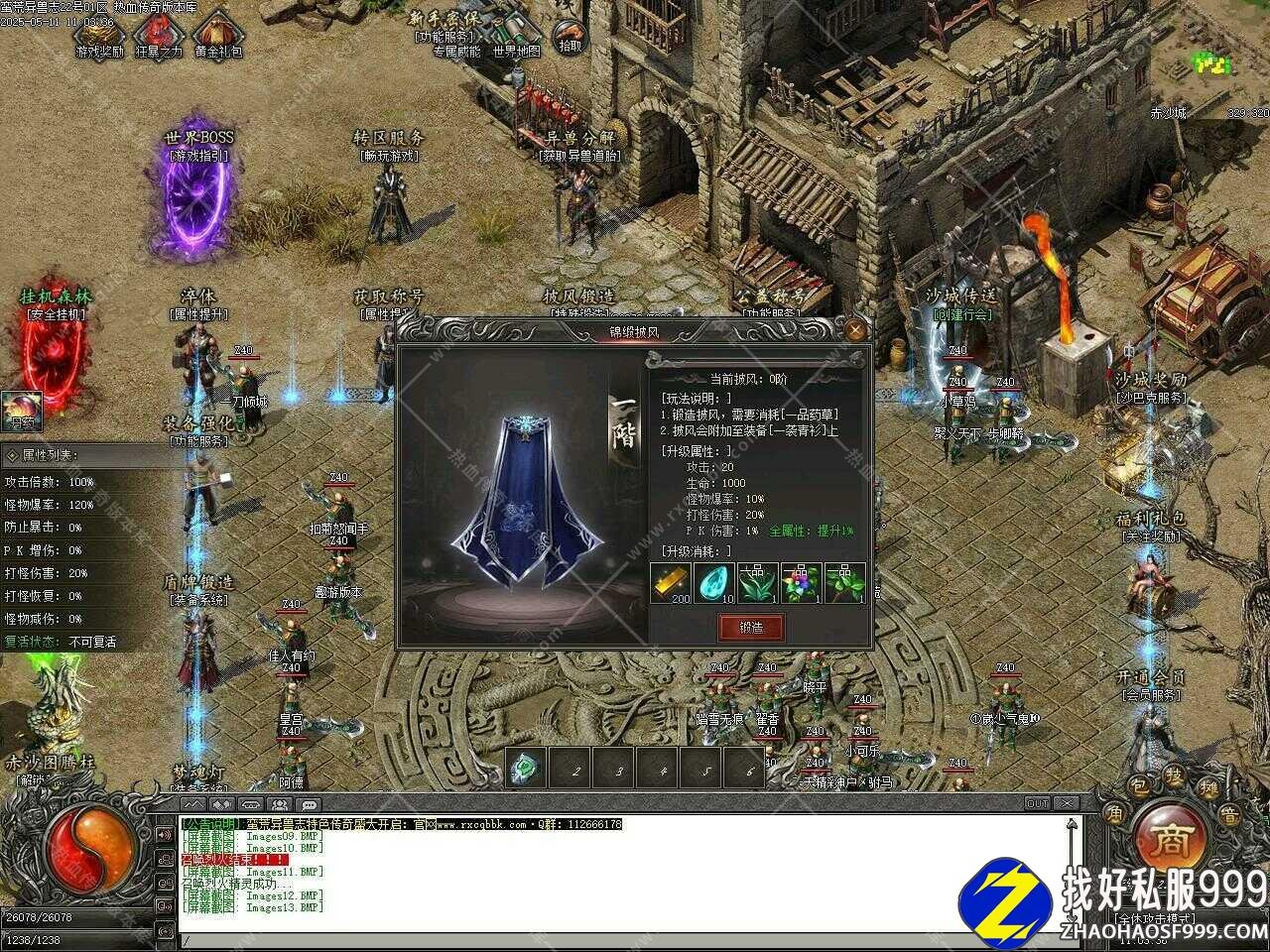The width and height of the screenshot is (1270, 952).
Task: Click the OUT button above the chat
Action: pos(1038,803)
